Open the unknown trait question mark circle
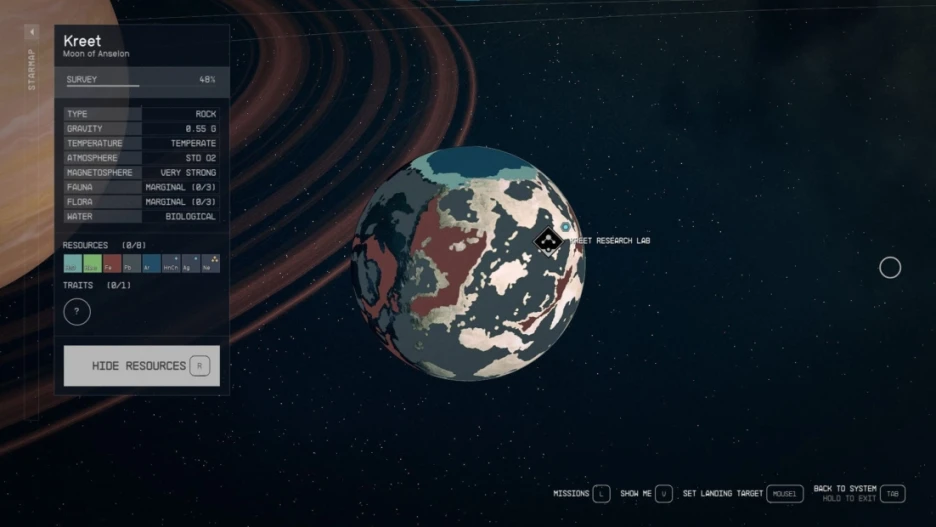Image resolution: width=936 pixels, height=527 pixels. point(77,312)
